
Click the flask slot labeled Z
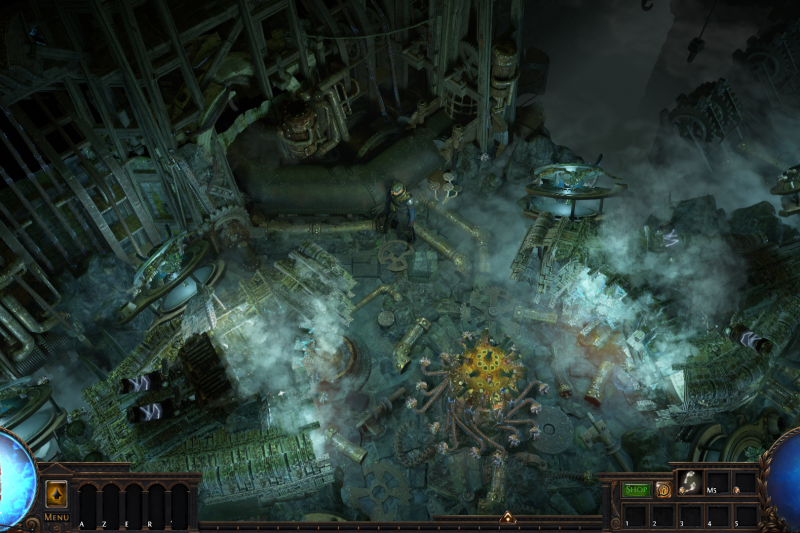tap(108, 504)
